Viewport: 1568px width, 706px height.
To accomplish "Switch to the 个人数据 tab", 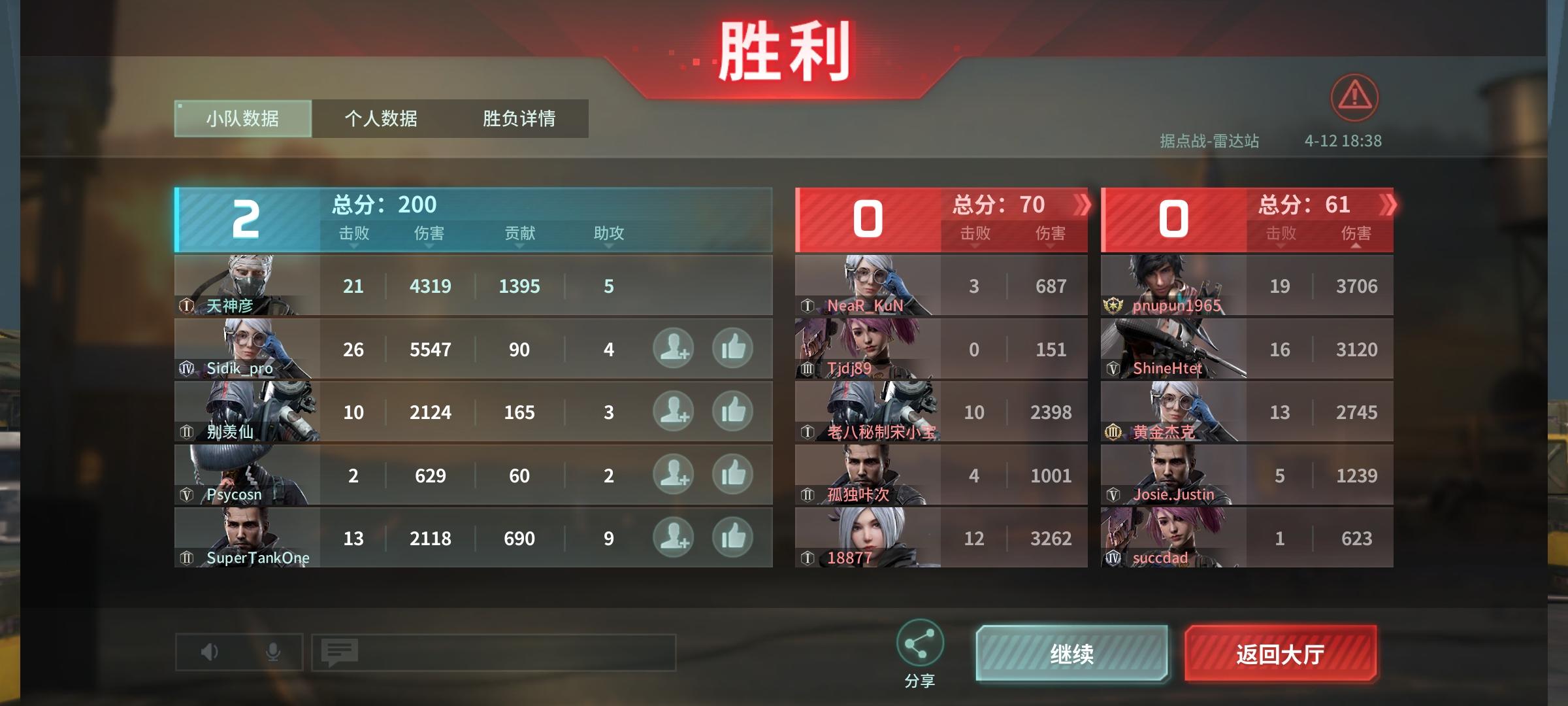I will pos(382,118).
